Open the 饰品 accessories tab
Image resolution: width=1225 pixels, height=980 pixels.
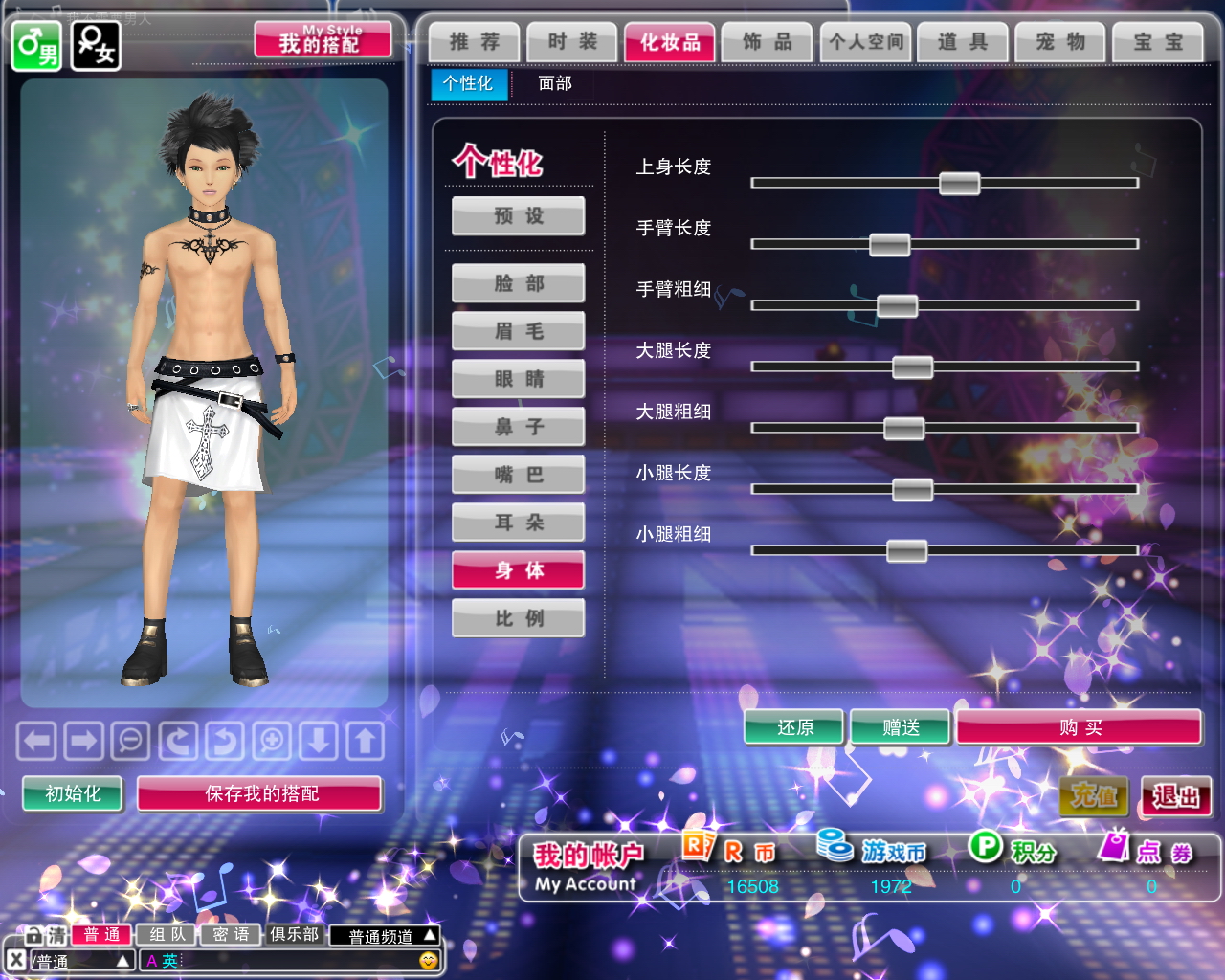(x=767, y=42)
